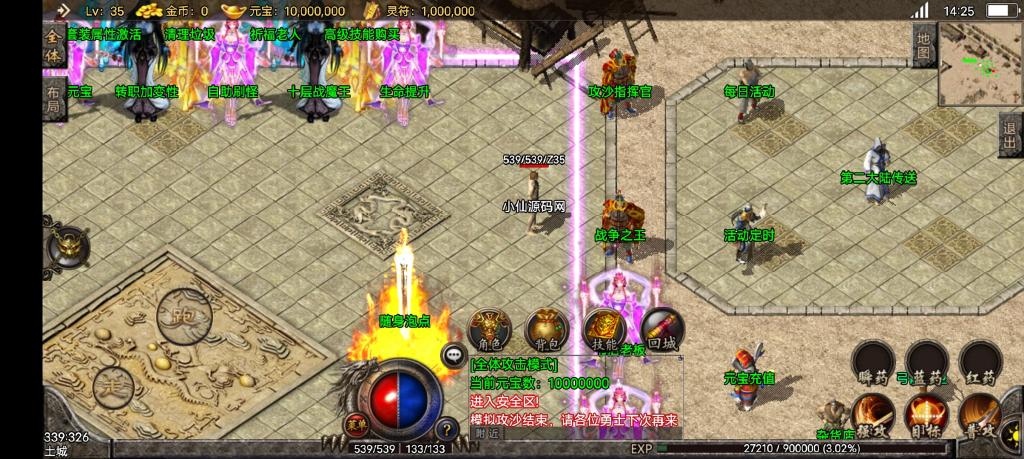Use the 回城 return-to-town scroll
The width and height of the screenshot is (1024, 459).
click(x=662, y=329)
